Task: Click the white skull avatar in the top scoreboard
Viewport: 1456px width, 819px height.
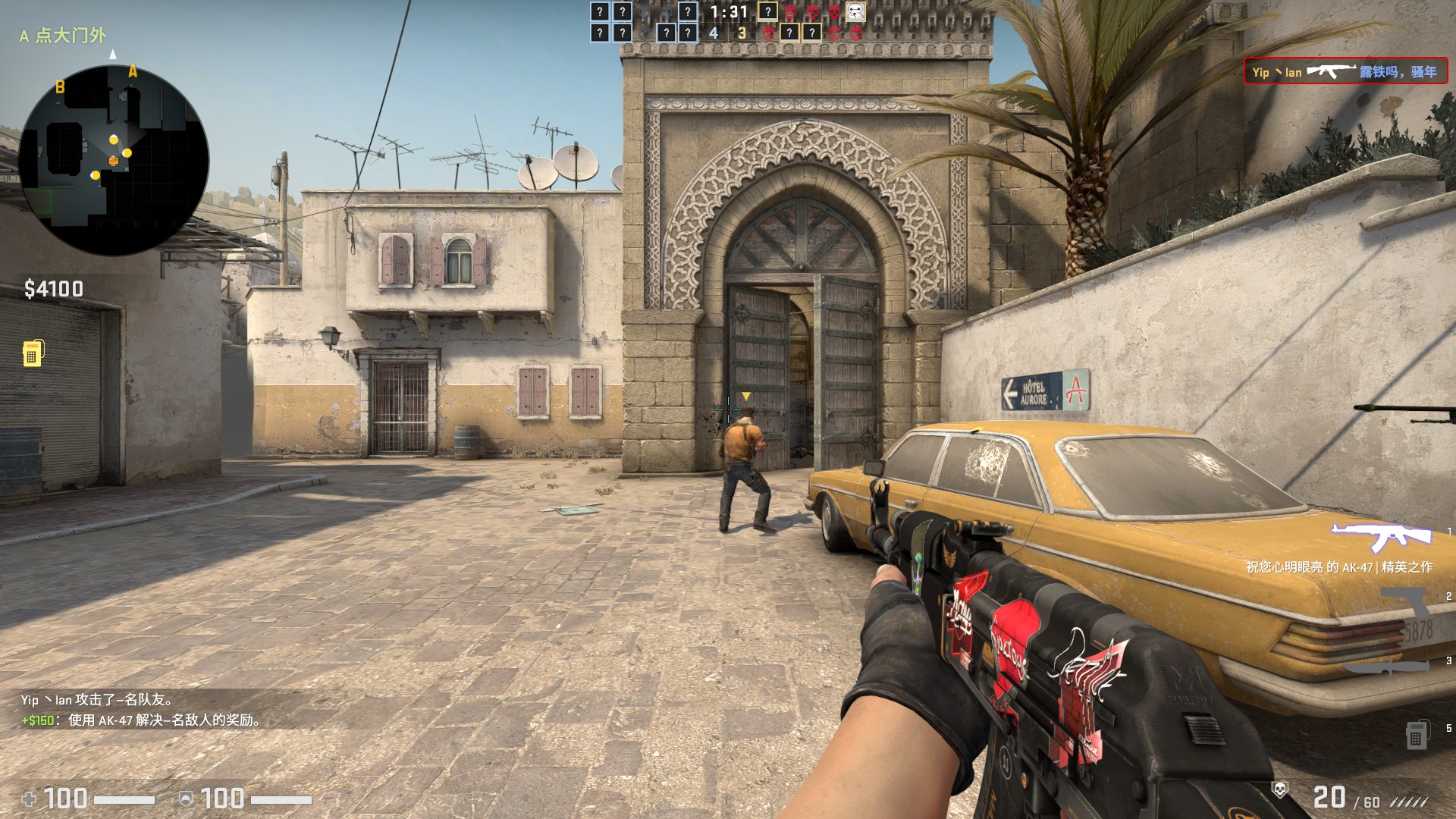Action: 855,12
